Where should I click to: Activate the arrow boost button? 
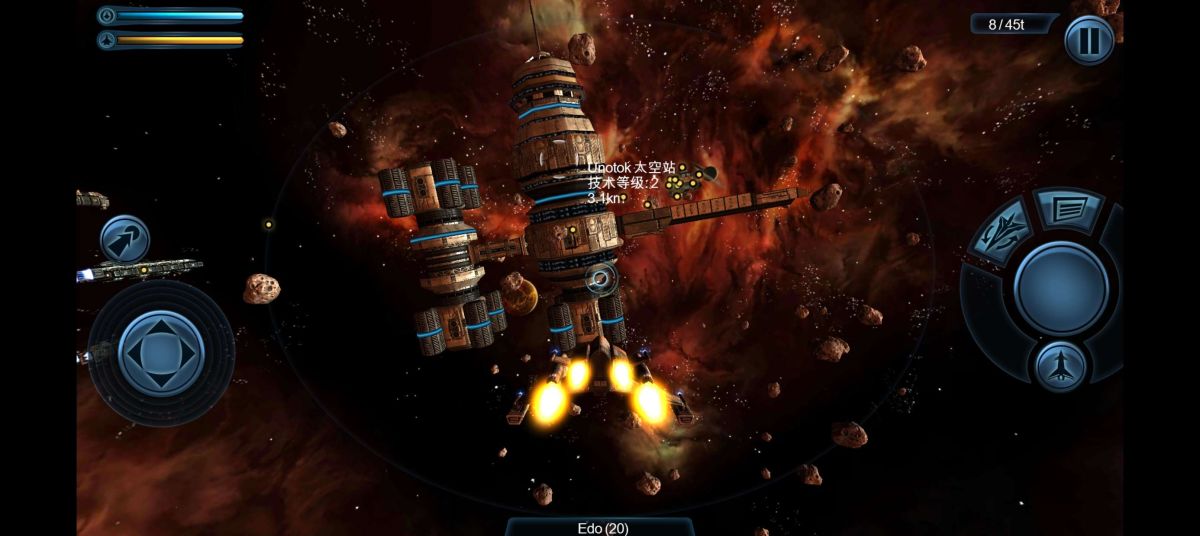tap(125, 240)
